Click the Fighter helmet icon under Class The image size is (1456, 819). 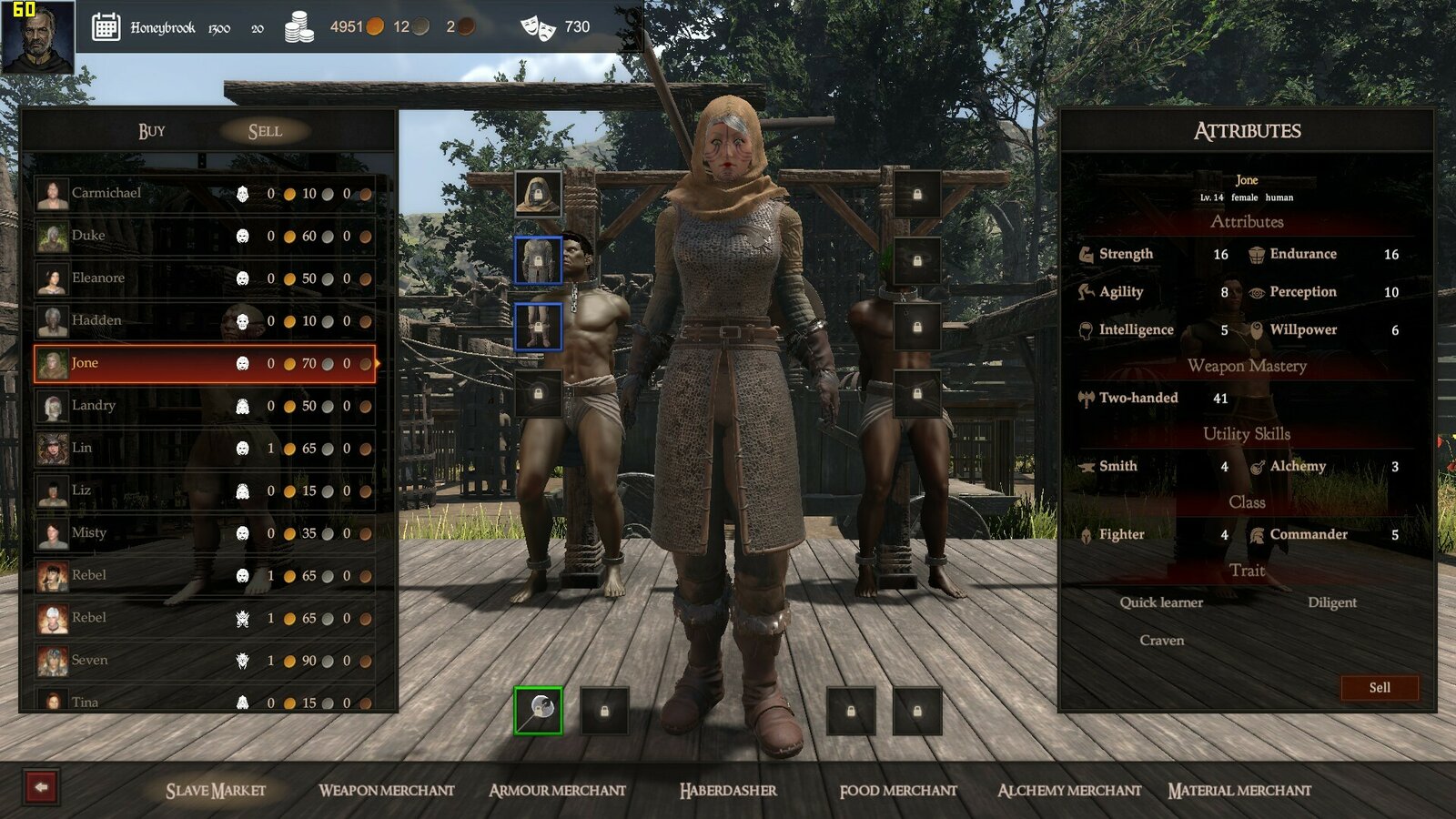[x=1085, y=534]
